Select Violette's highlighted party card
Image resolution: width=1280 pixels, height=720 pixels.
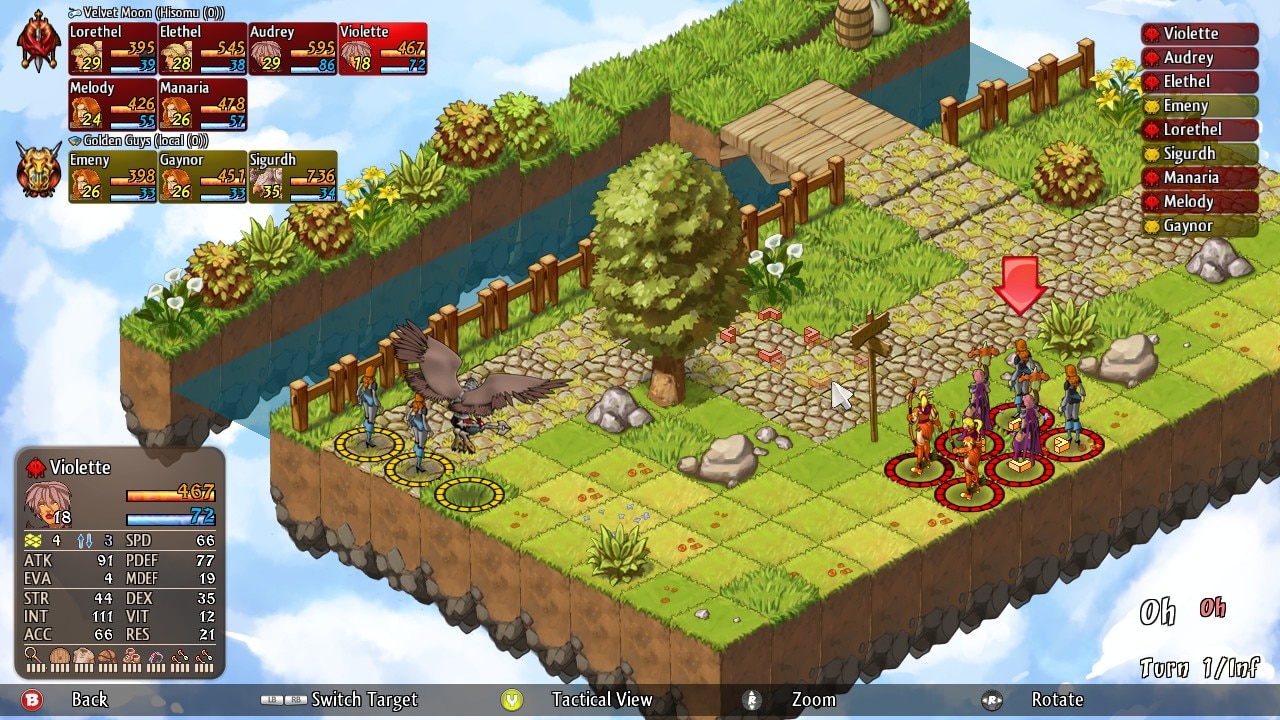(383, 49)
